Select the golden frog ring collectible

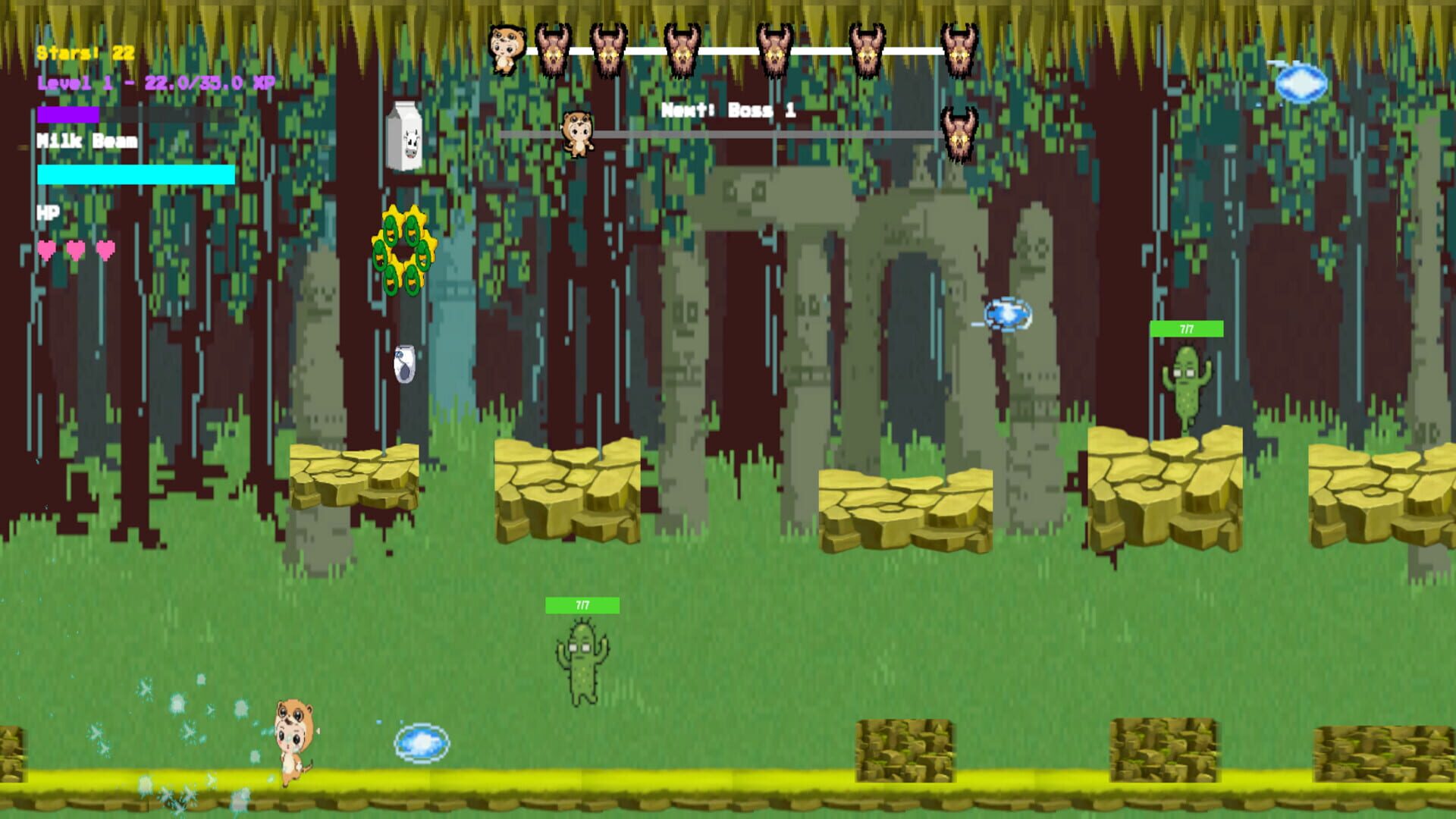click(x=404, y=252)
